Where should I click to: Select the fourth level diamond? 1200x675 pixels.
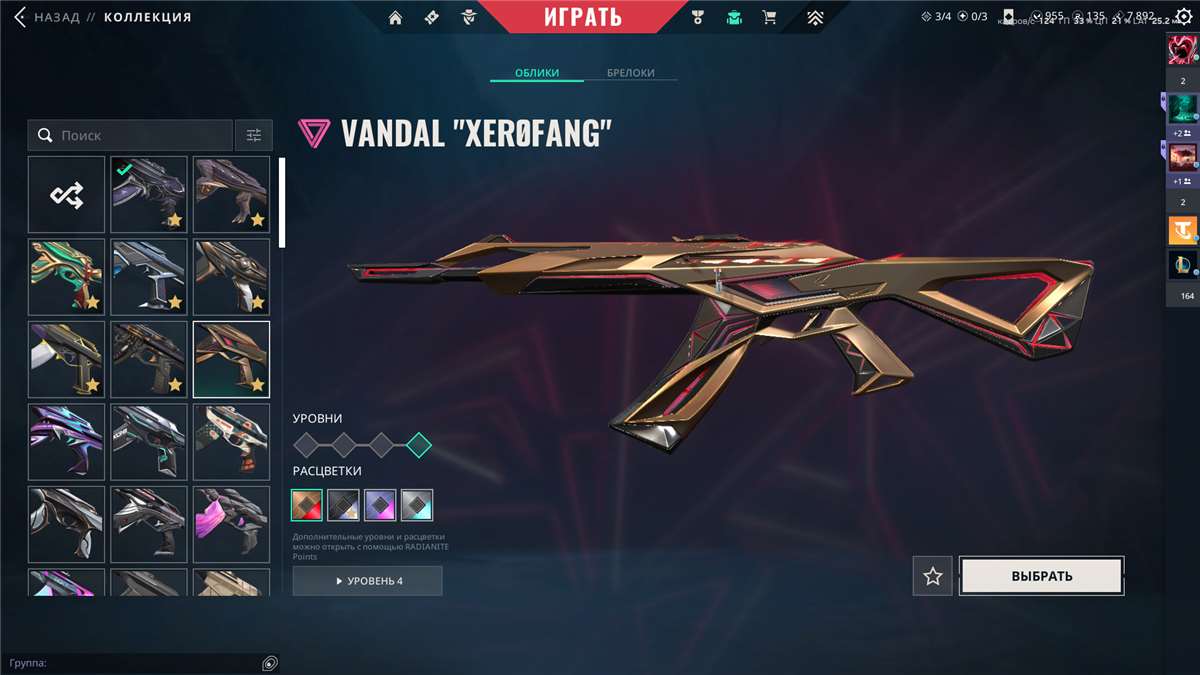tap(420, 445)
